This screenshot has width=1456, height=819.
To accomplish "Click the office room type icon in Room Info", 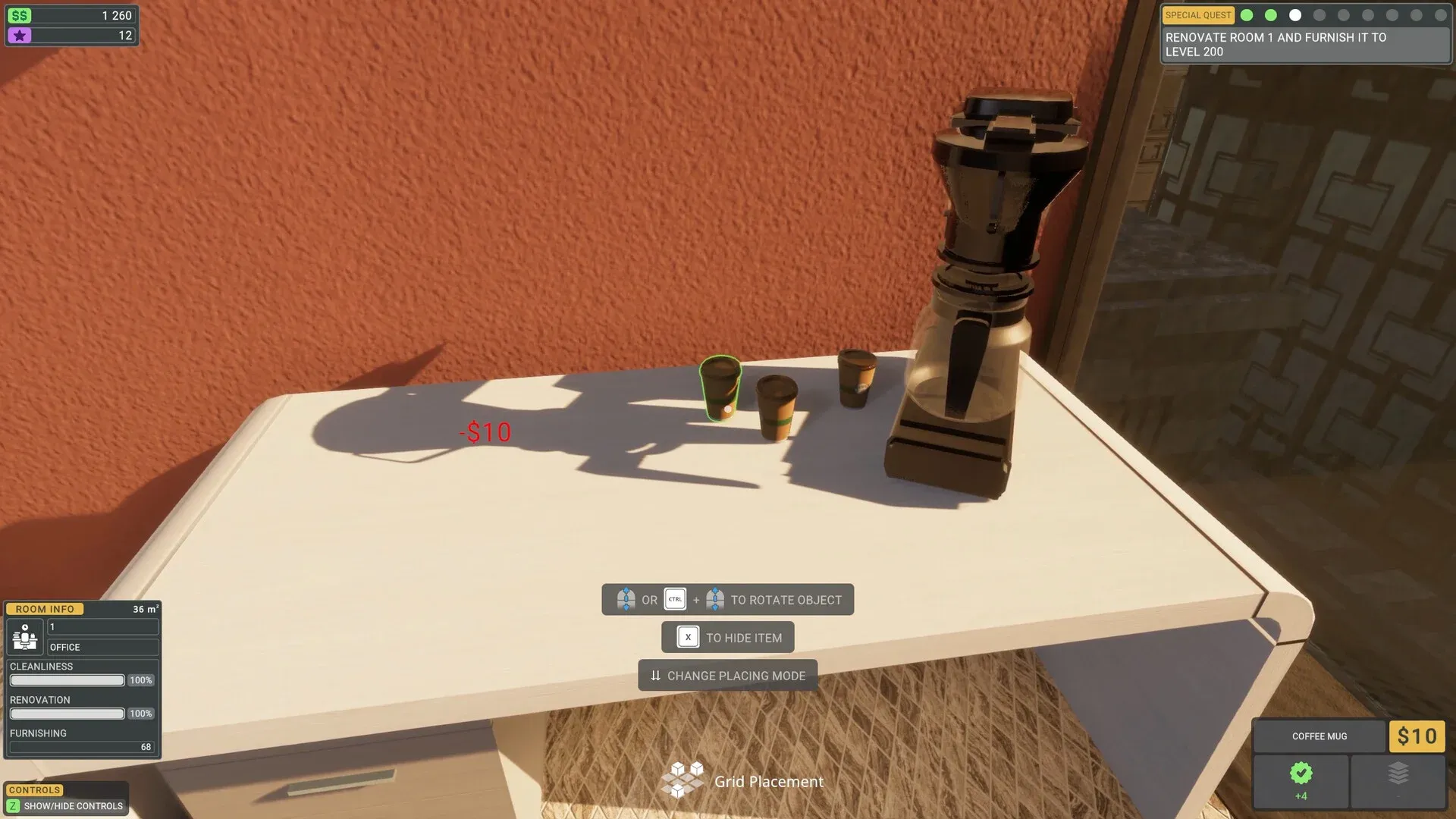I will click(x=24, y=637).
